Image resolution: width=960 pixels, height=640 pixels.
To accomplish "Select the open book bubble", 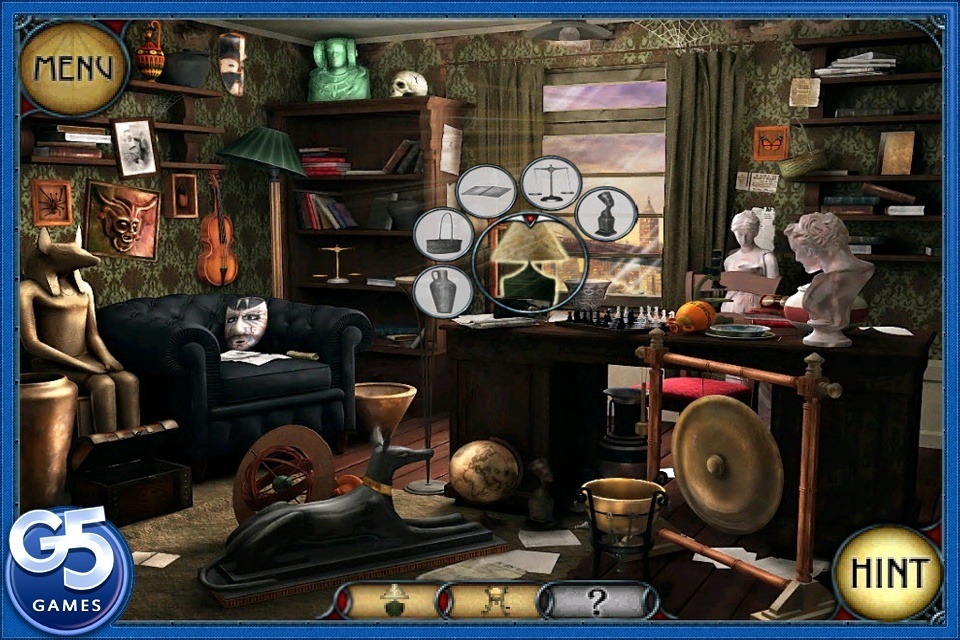I will tap(486, 191).
